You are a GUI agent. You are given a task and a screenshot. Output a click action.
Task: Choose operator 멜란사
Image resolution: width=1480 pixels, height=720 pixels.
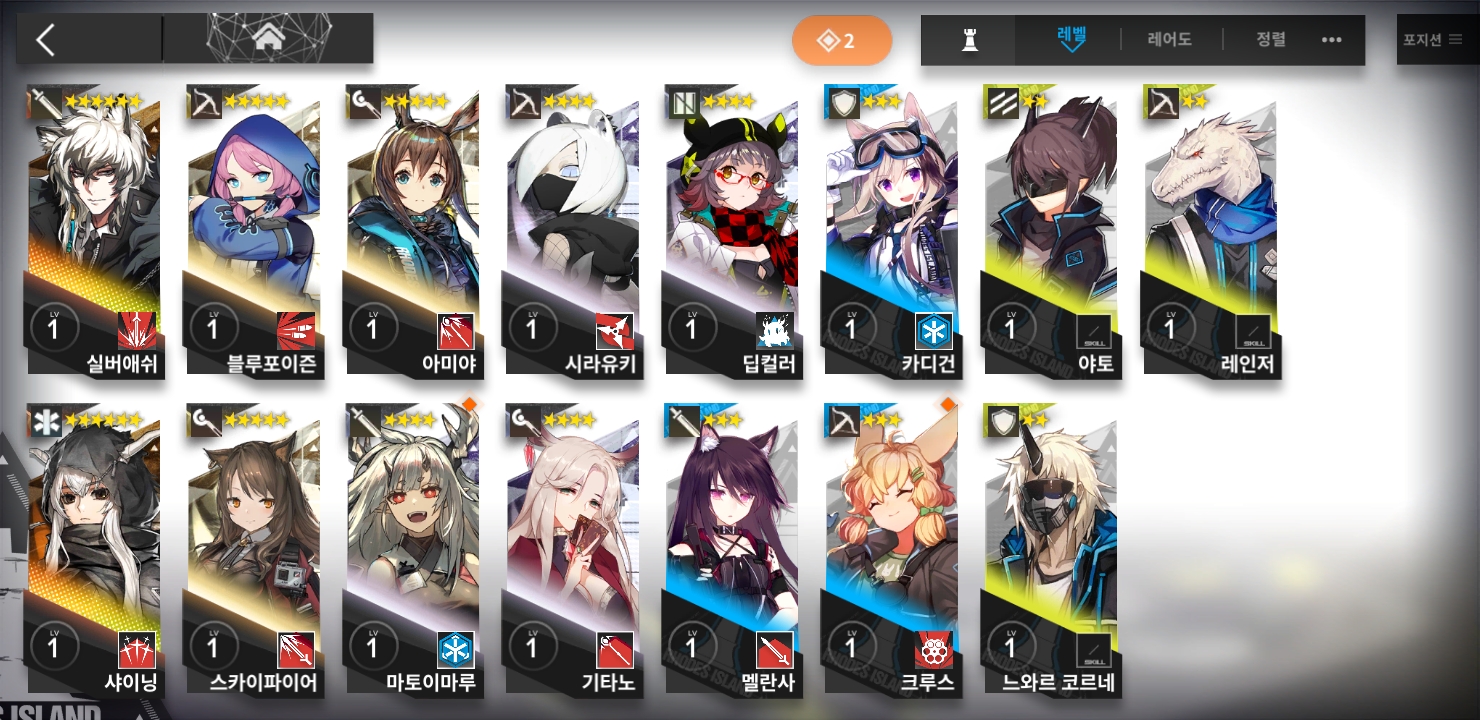pos(732,550)
